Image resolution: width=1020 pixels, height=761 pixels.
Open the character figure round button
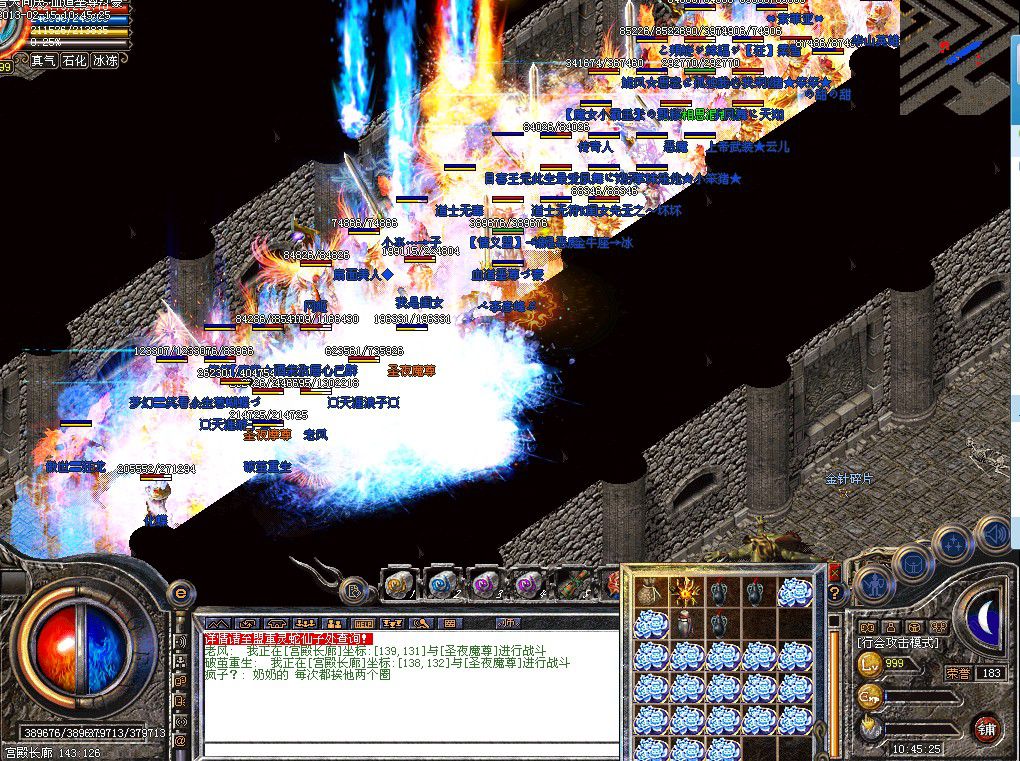[x=873, y=586]
